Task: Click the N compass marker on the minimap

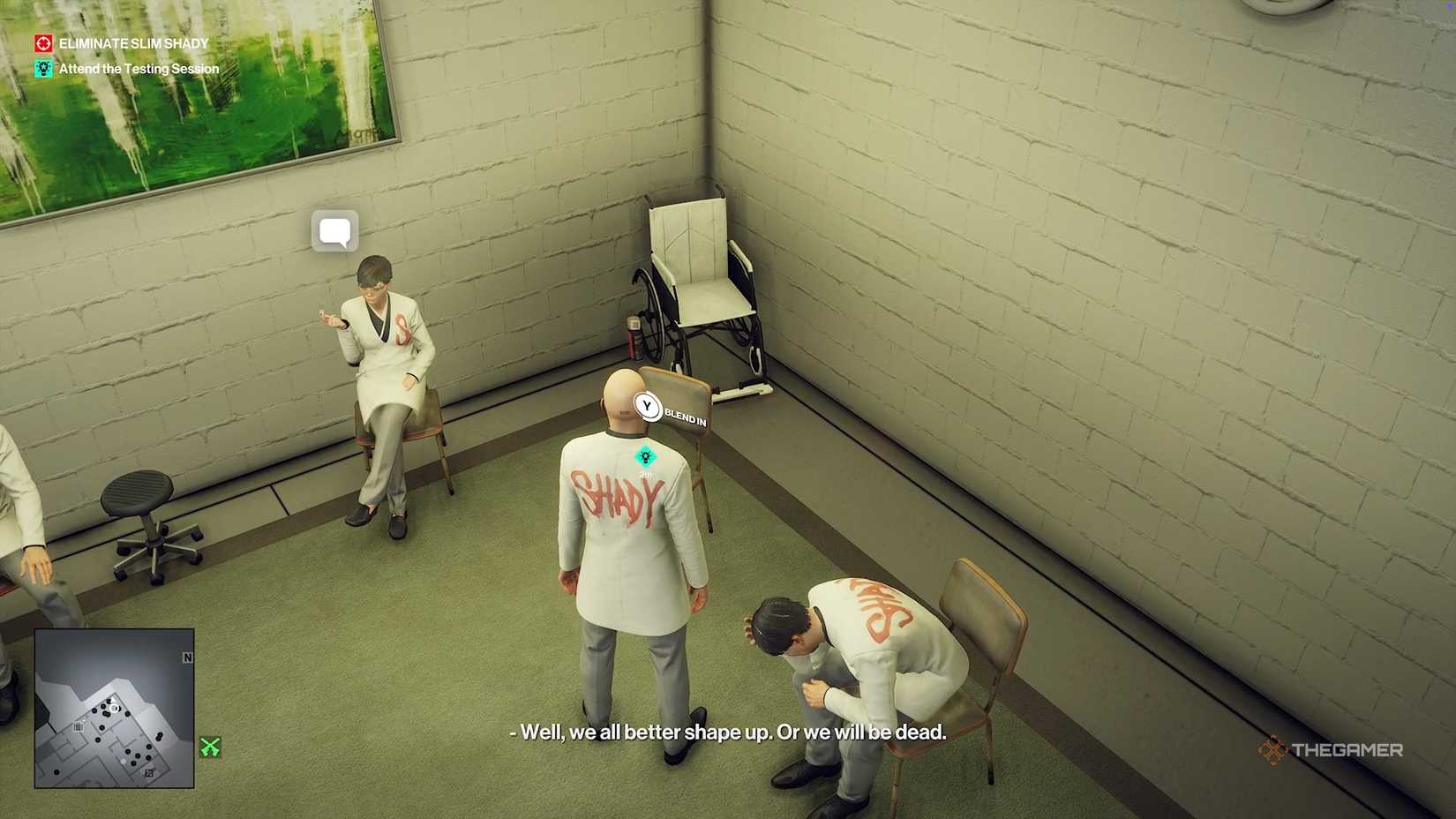Action: click(x=187, y=658)
